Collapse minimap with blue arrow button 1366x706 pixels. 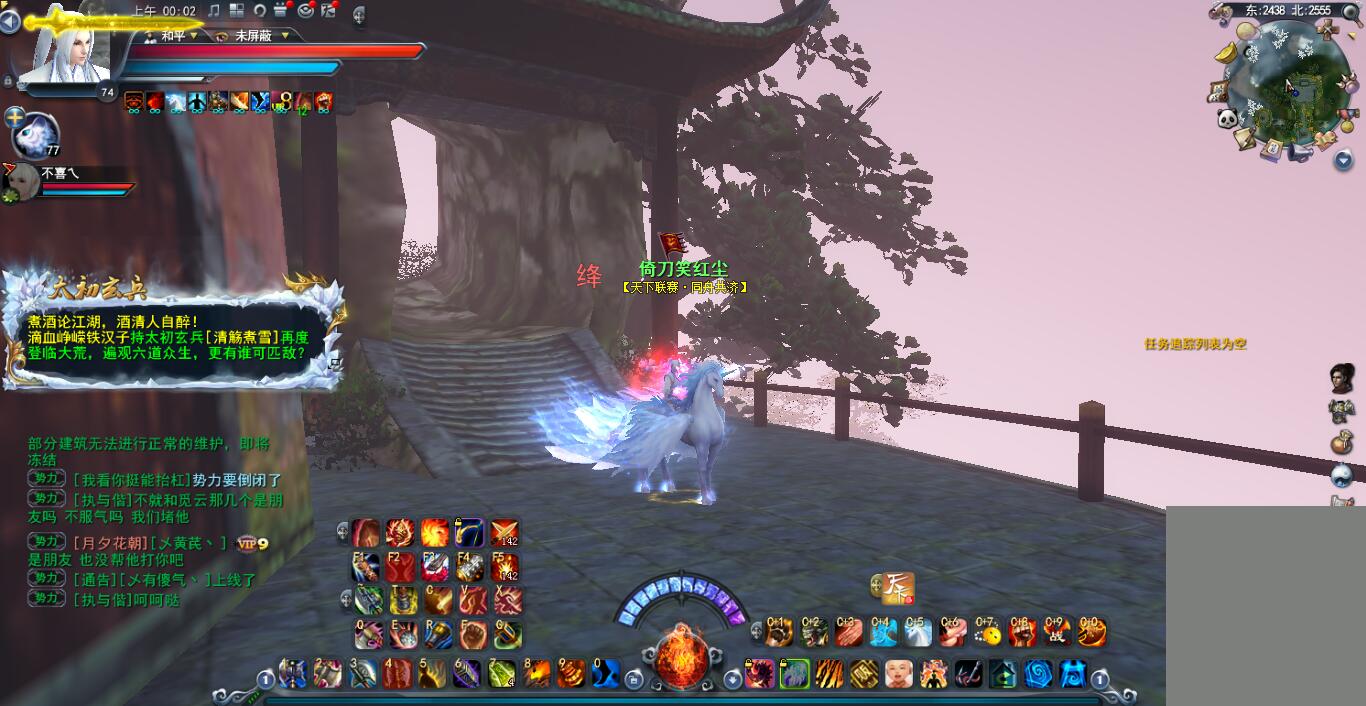click(x=1343, y=159)
